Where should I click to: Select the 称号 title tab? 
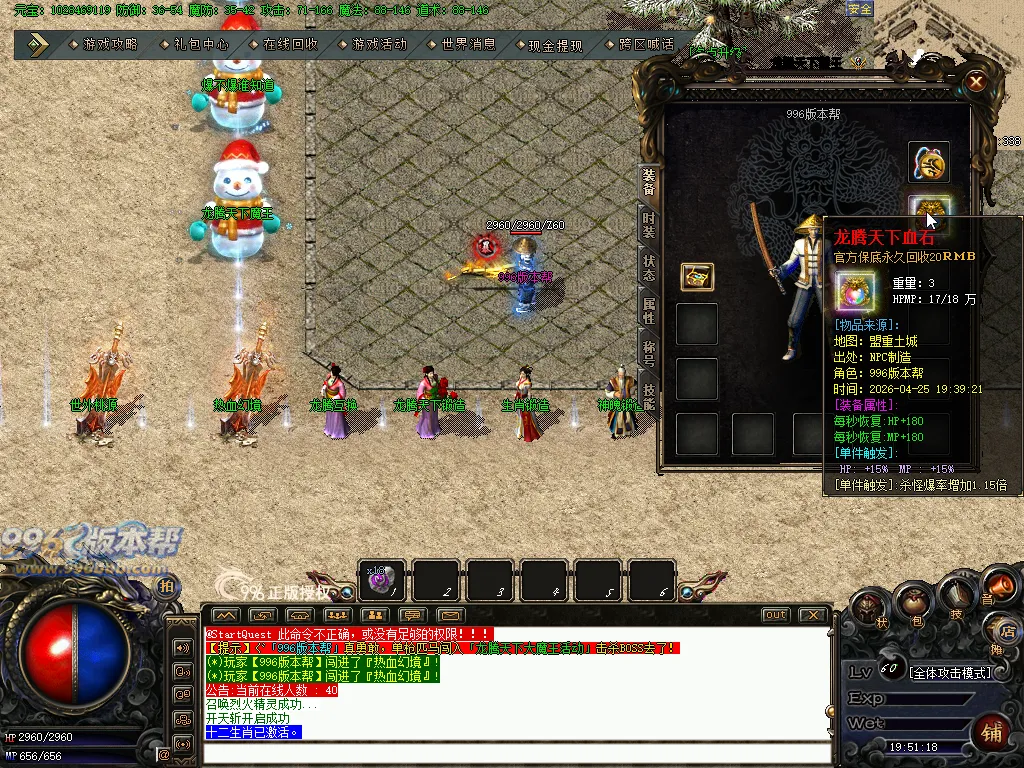point(649,354)
